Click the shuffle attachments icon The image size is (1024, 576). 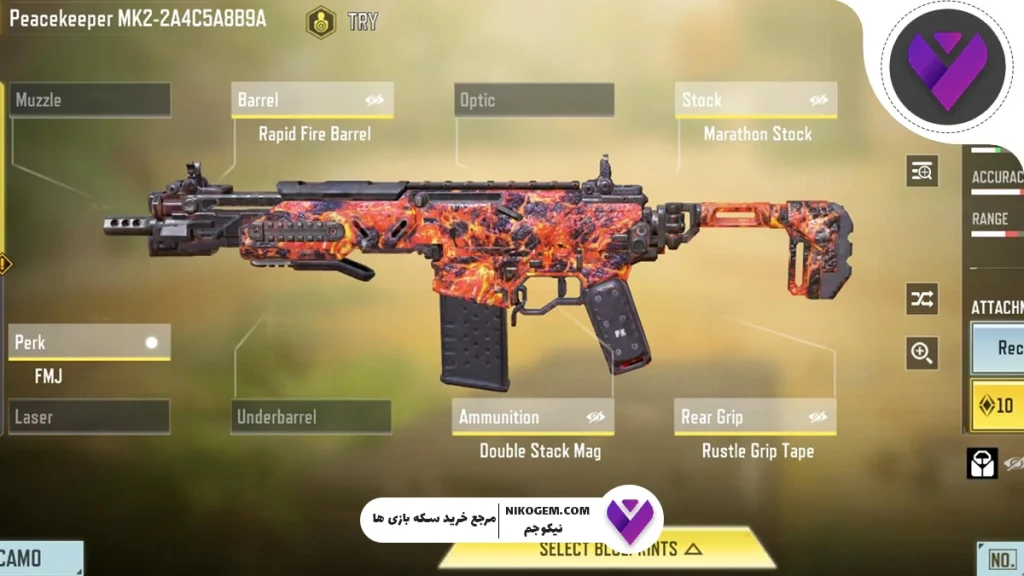click(x=921, y=298)
